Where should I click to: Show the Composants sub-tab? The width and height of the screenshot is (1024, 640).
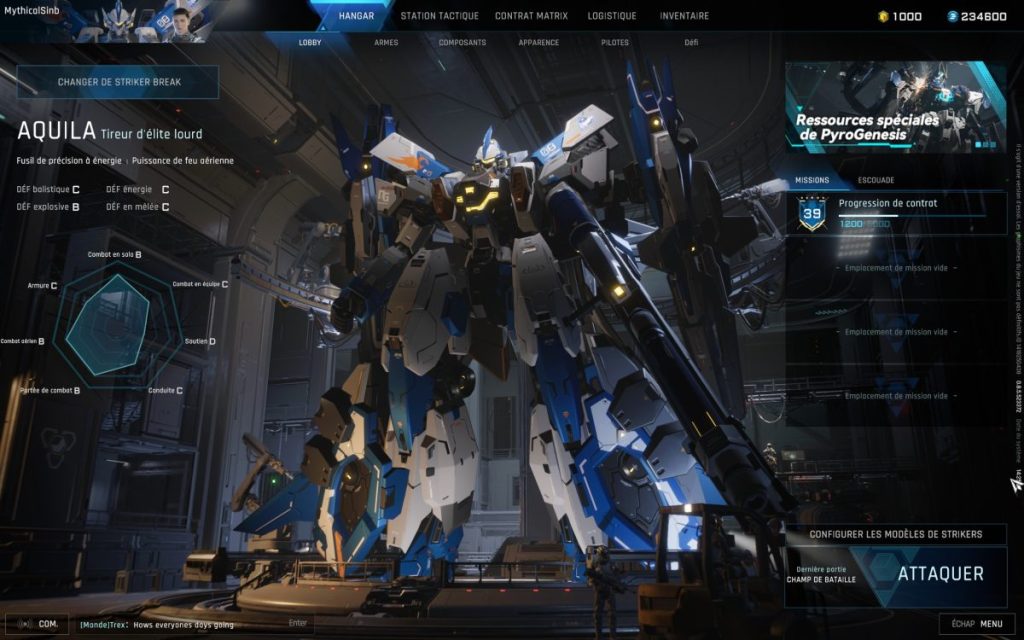[462, 43]
